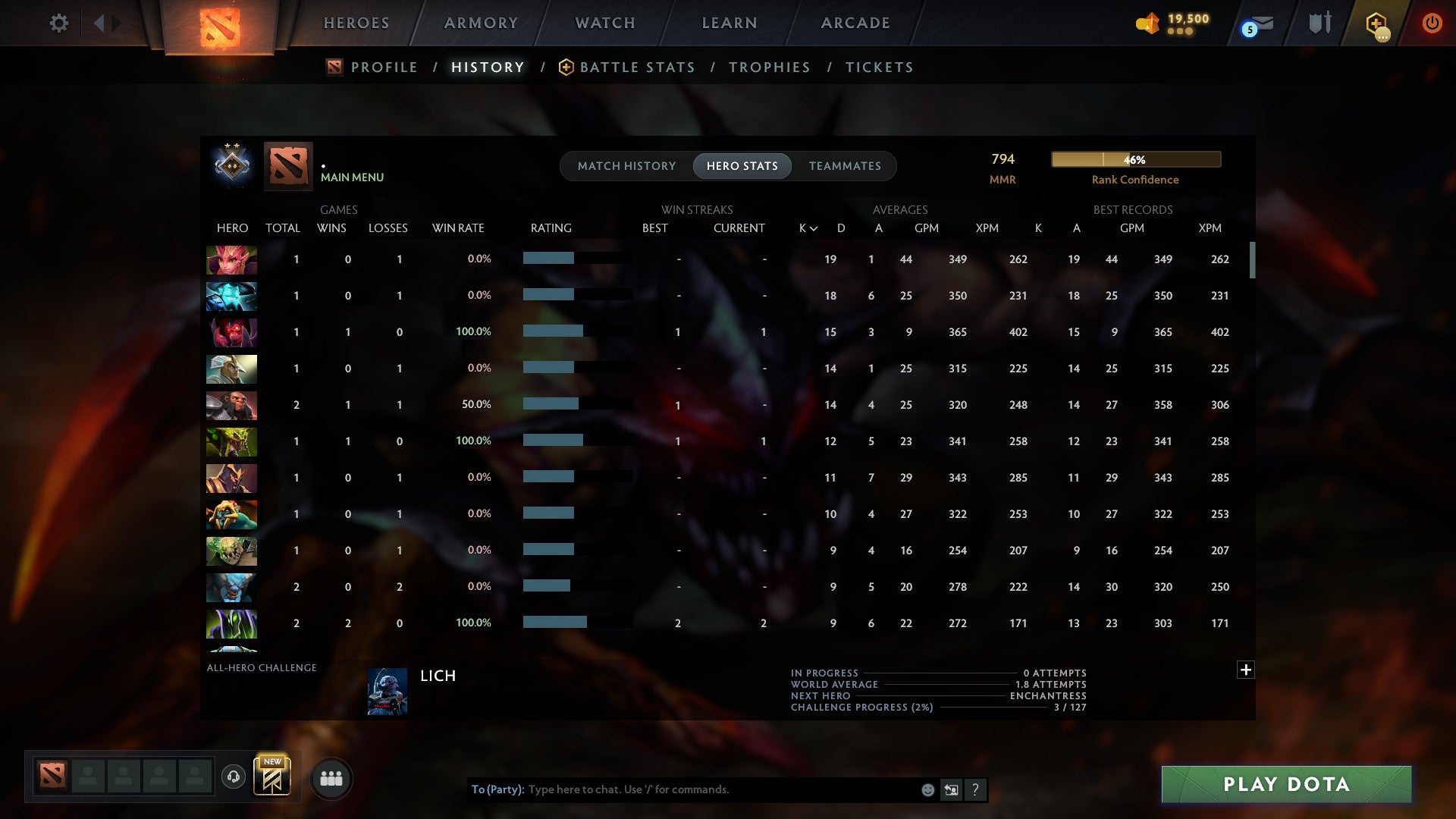This screenshot has height=819, width=1456.
Task: Click the power button to exit the game
Action: [1432, 23]
